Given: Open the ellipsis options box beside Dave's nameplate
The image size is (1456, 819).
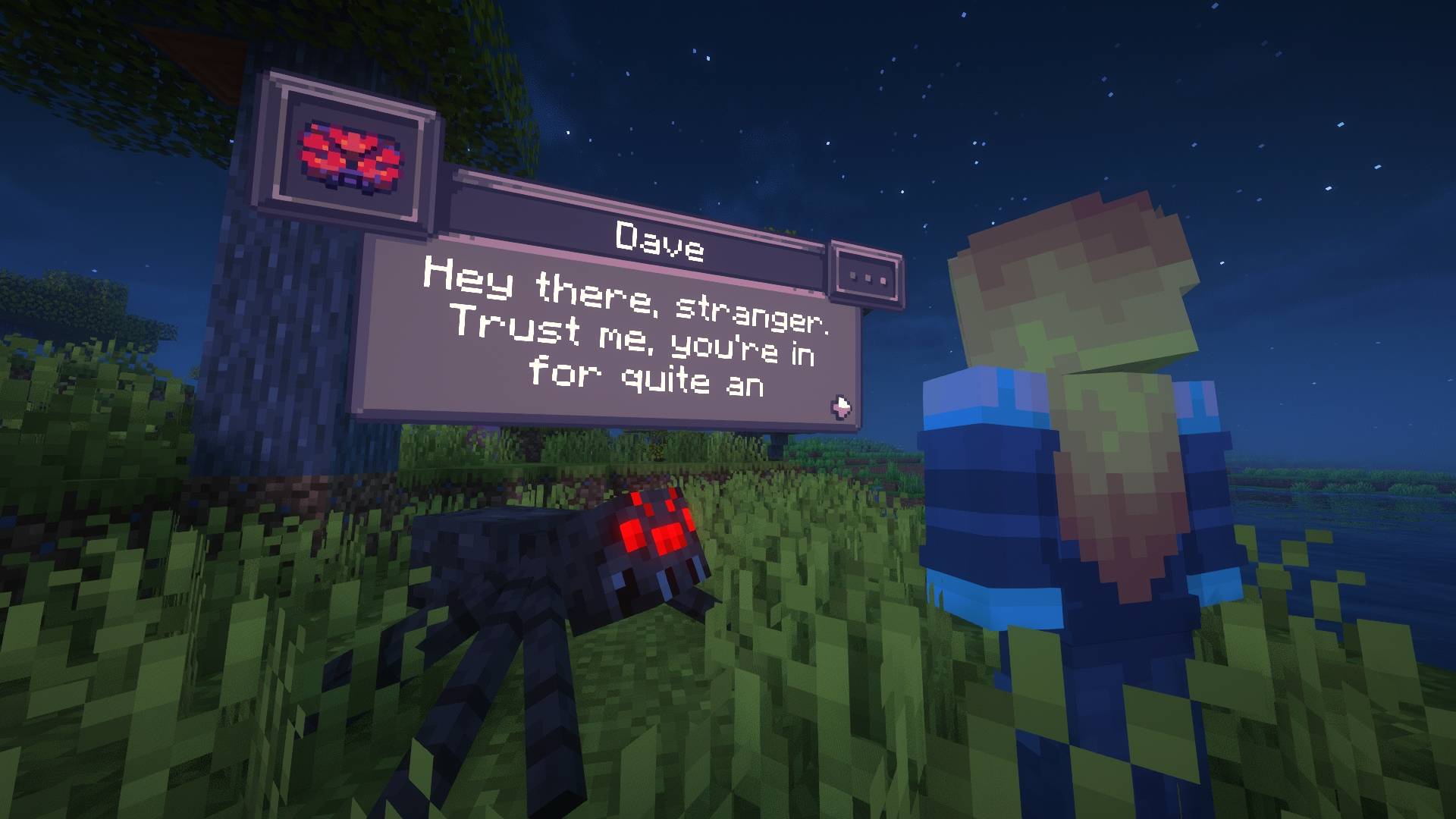Looking at the screenshot, I should 868,277.
